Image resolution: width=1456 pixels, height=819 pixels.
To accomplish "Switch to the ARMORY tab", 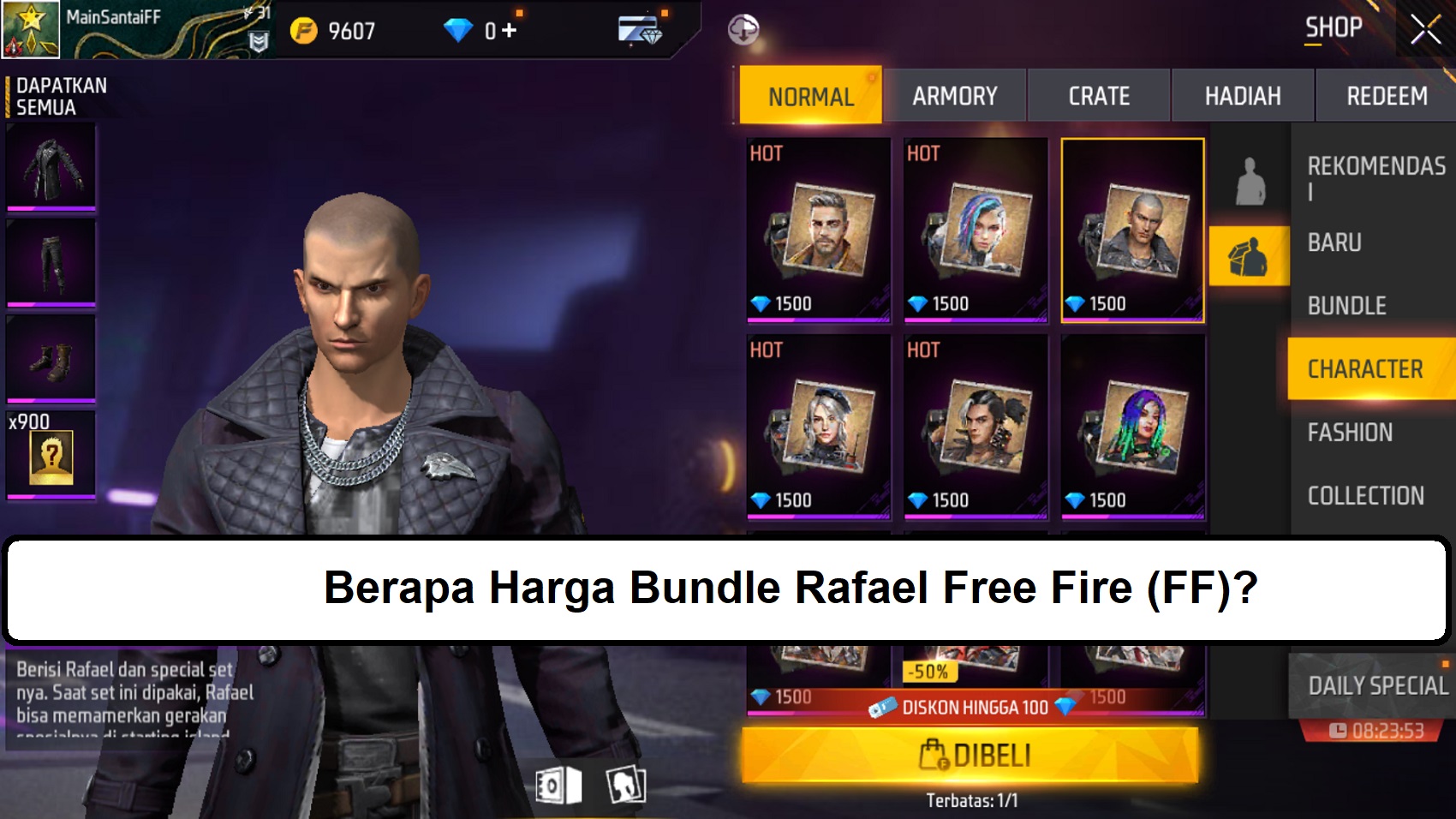I will click(x=954, y=95).
